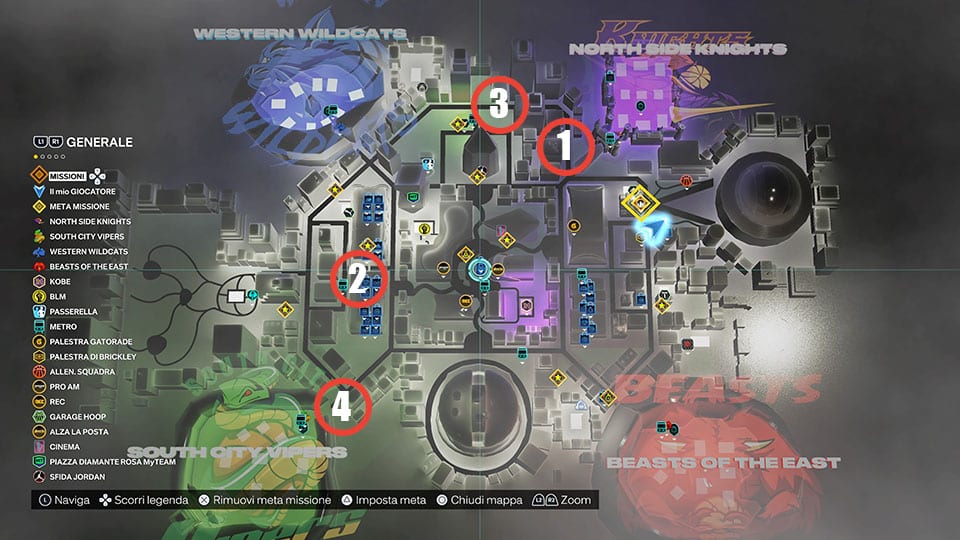This screenshot has width=960, height=540.
Task: Choose the red circled marker number 3
Action: click(x=498, y=102)
